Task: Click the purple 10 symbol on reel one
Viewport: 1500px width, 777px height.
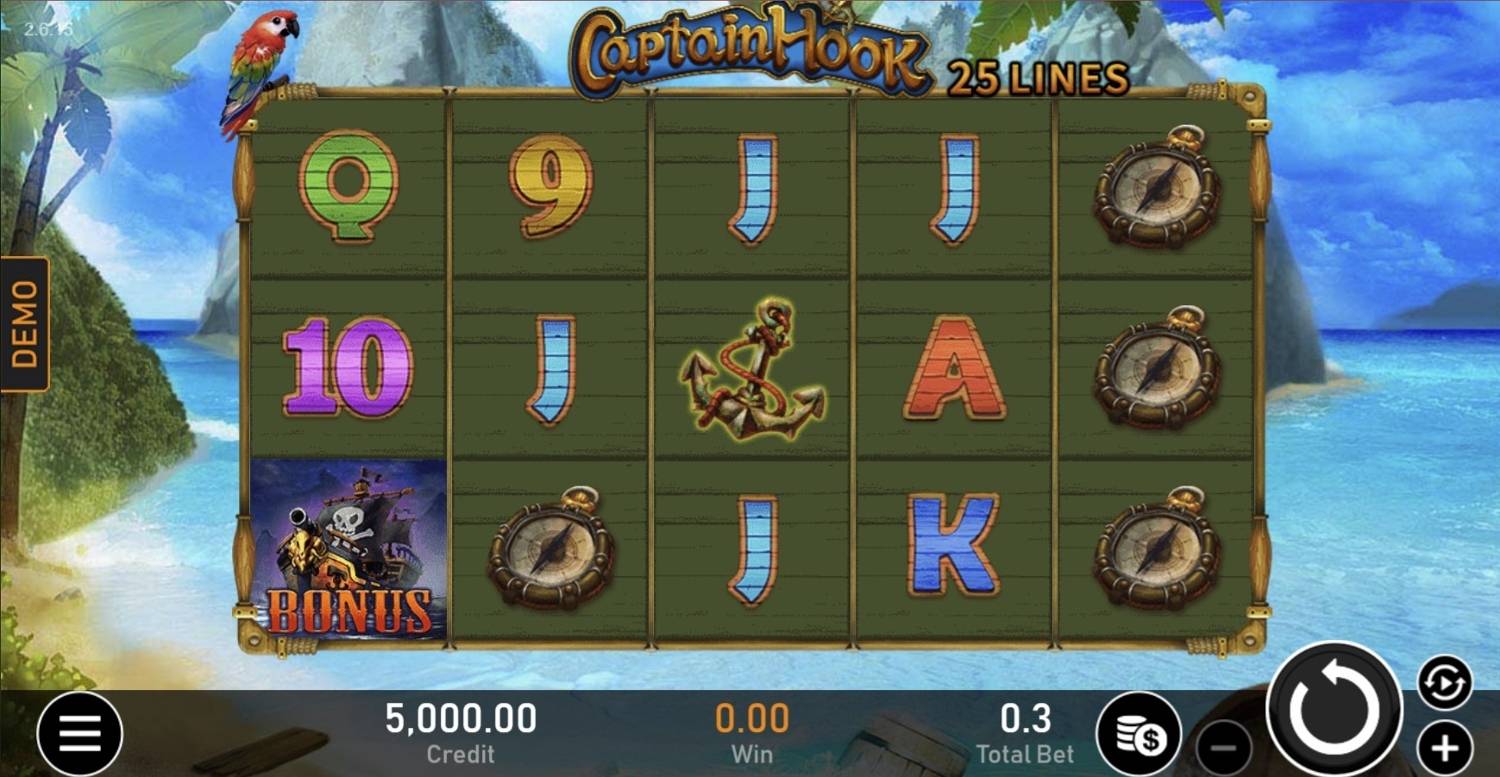Action: (x=345, y=370)
